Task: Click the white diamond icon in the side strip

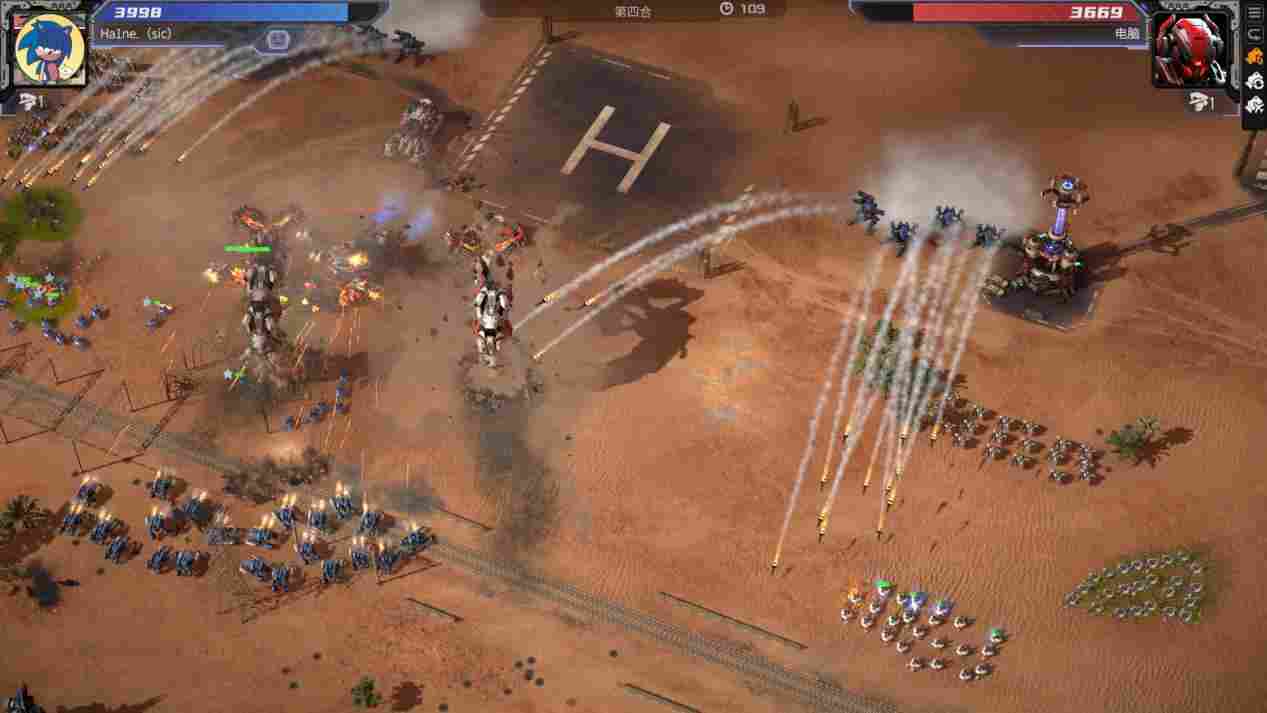Action: pos(1255,104)
